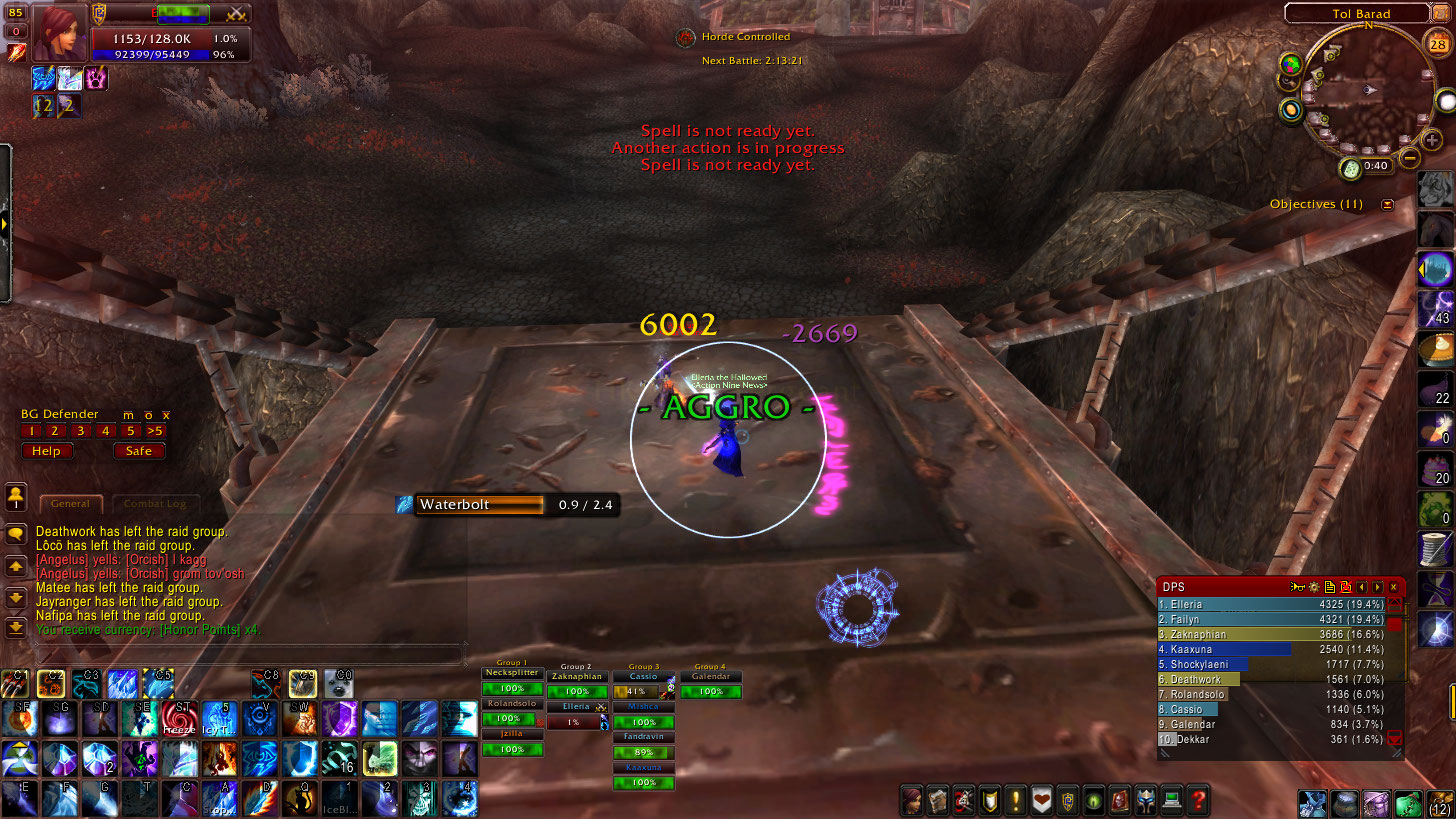Select the >5 enemies count button
This screenshot has width=1456, height=819.
point(155,431)
